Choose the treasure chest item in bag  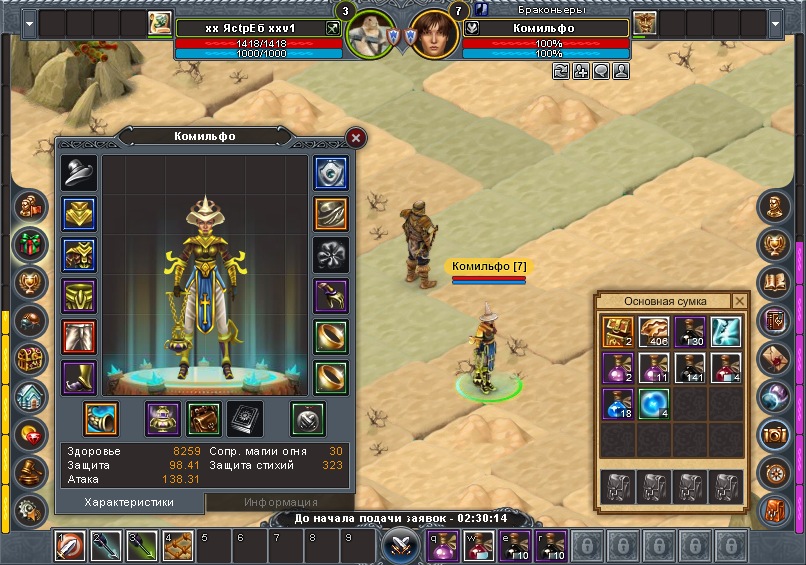click(x=619, y=332)
